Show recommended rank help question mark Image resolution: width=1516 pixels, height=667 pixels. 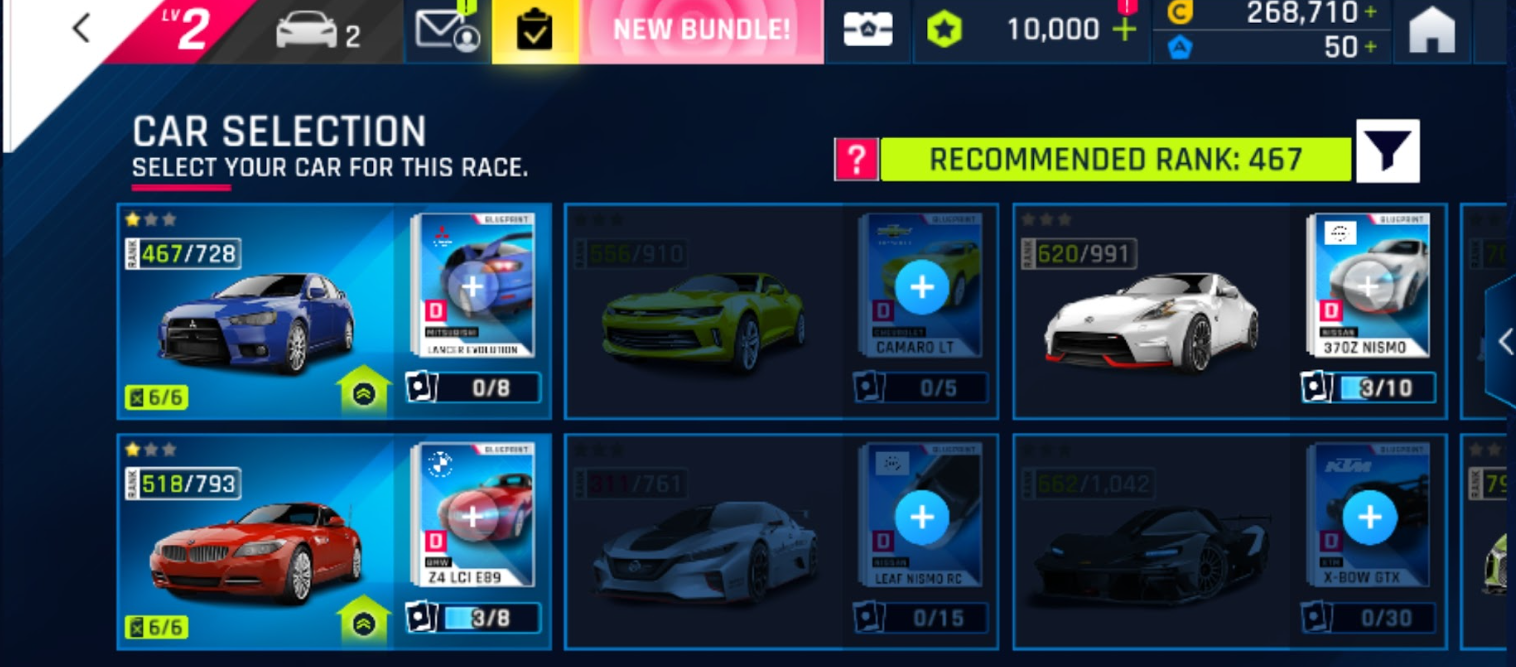(x=856, y=160)
